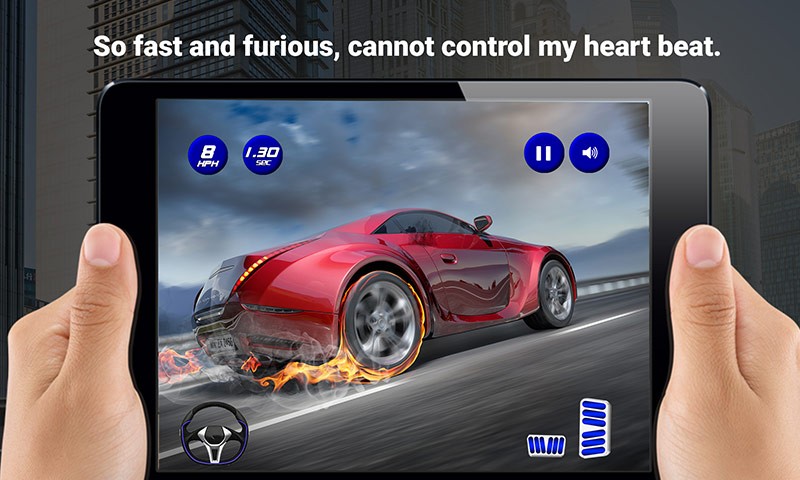Hit the tall accelerator pedal
Image resolution: width=800 pixels, height=480 pixels.
point(594,427)
